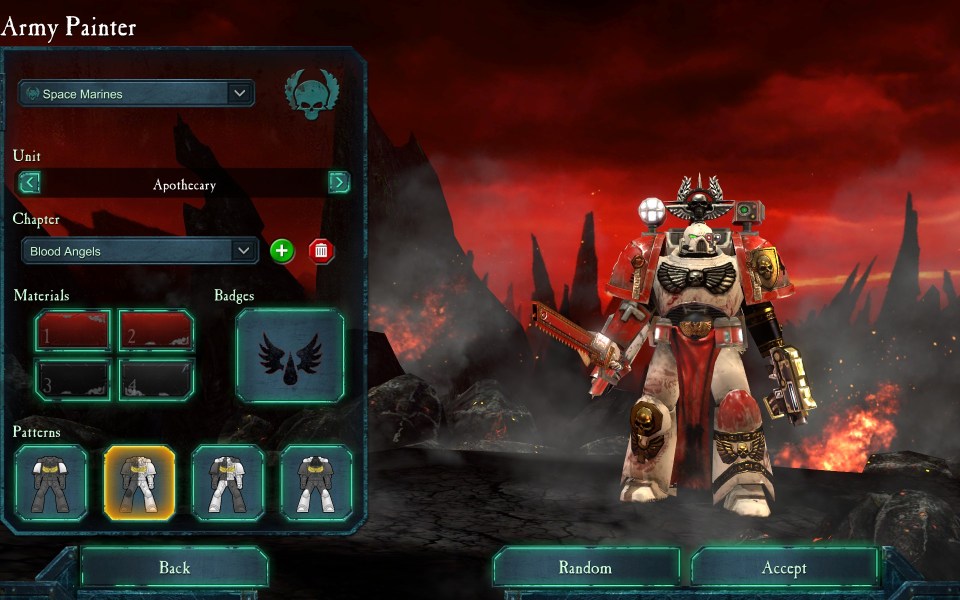
Task: Choose material slot 4
Action: coord(156,379)
